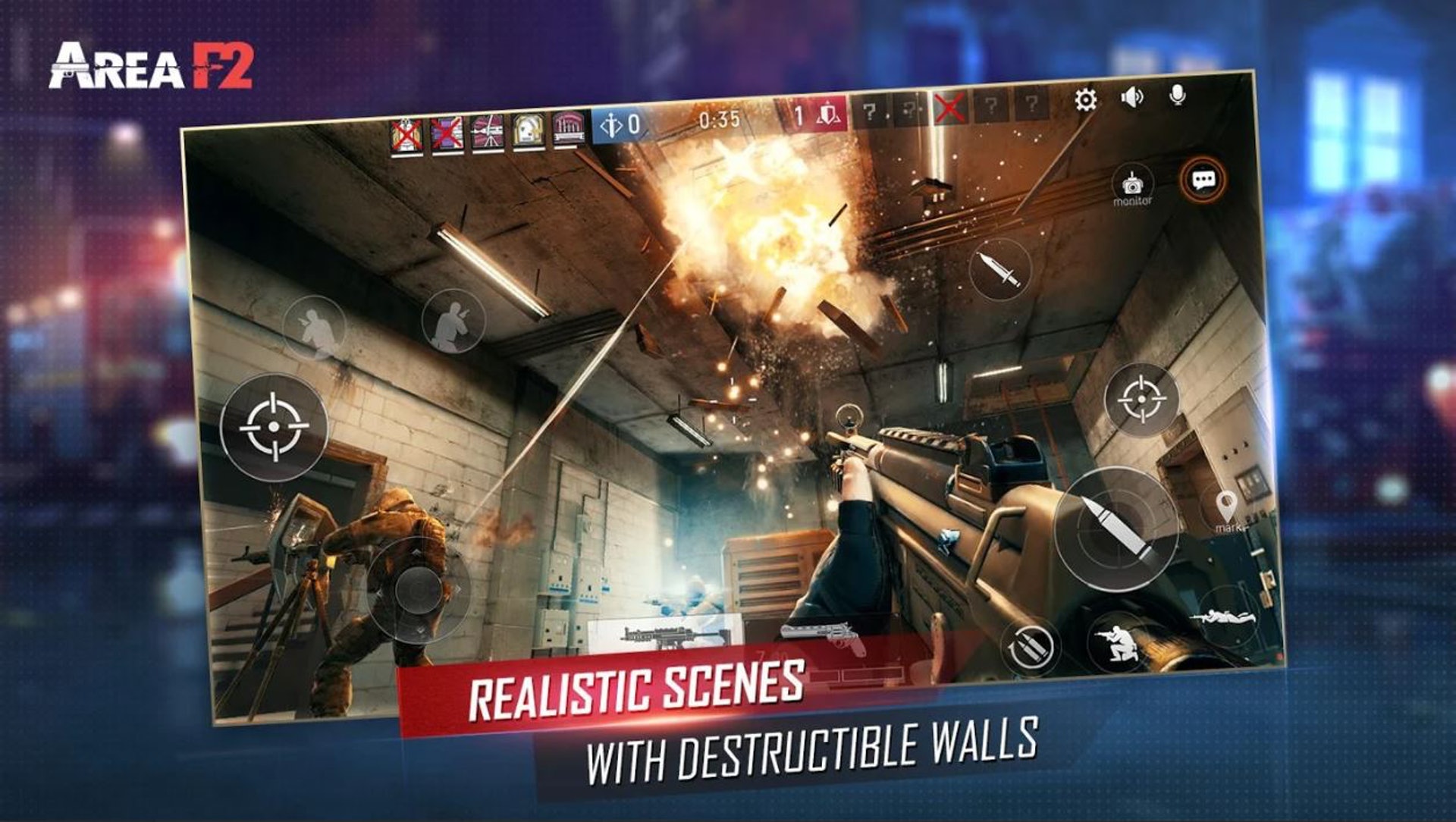Toggle the microphone voice chat

click(1177, 96)
